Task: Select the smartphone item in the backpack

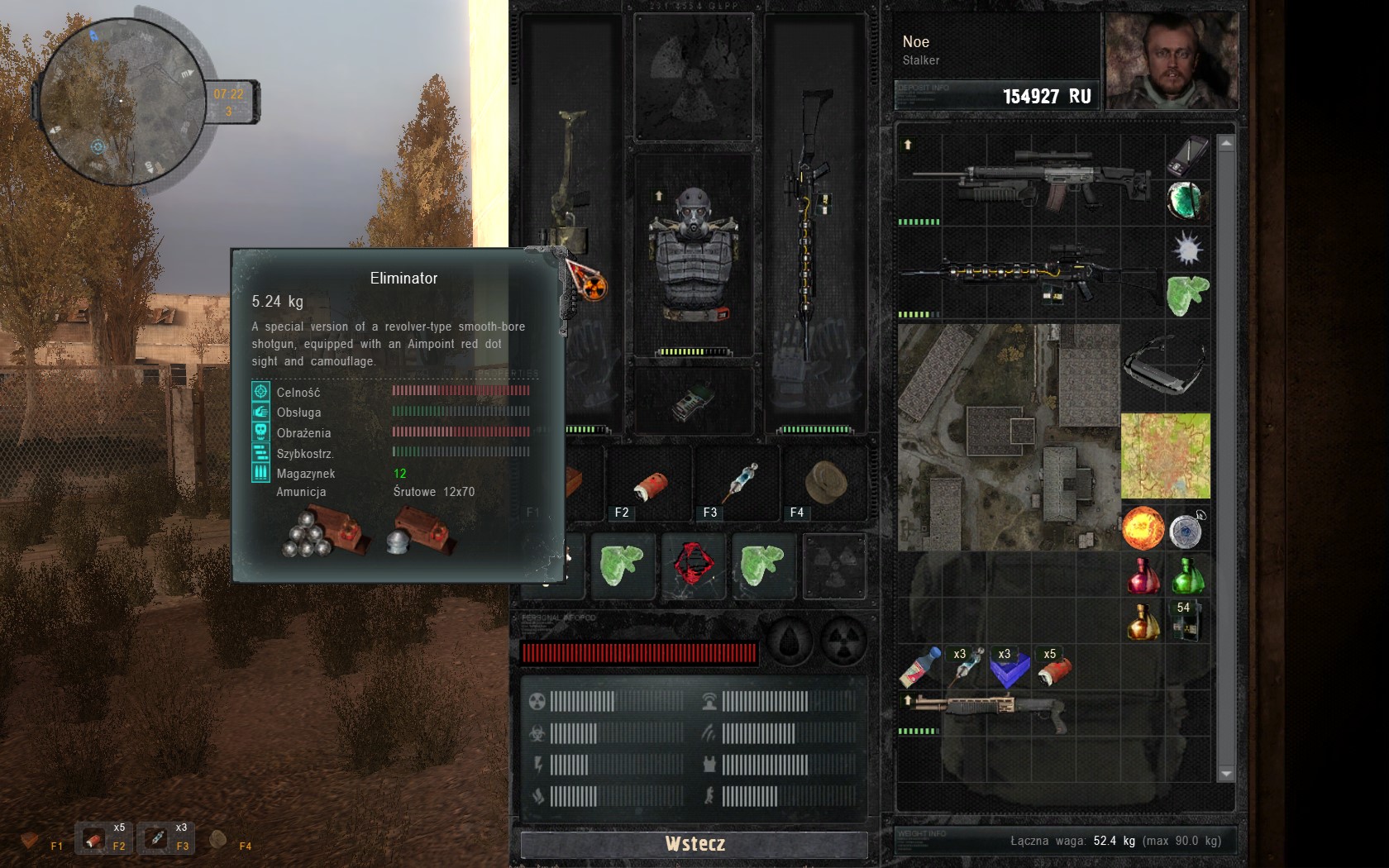Action: (x=1187, y=156)
